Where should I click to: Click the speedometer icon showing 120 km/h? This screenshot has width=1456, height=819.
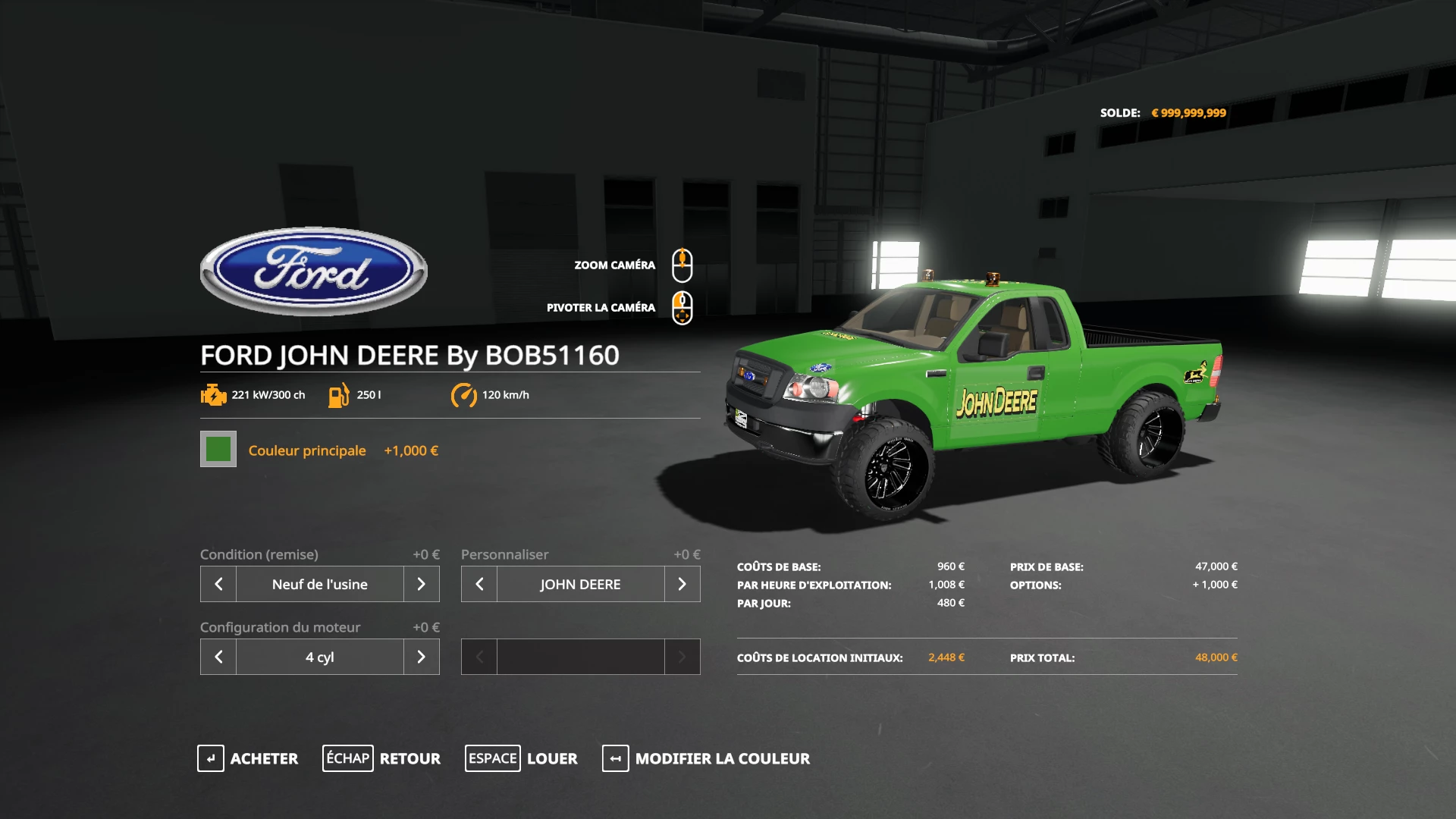click(465, 394)
